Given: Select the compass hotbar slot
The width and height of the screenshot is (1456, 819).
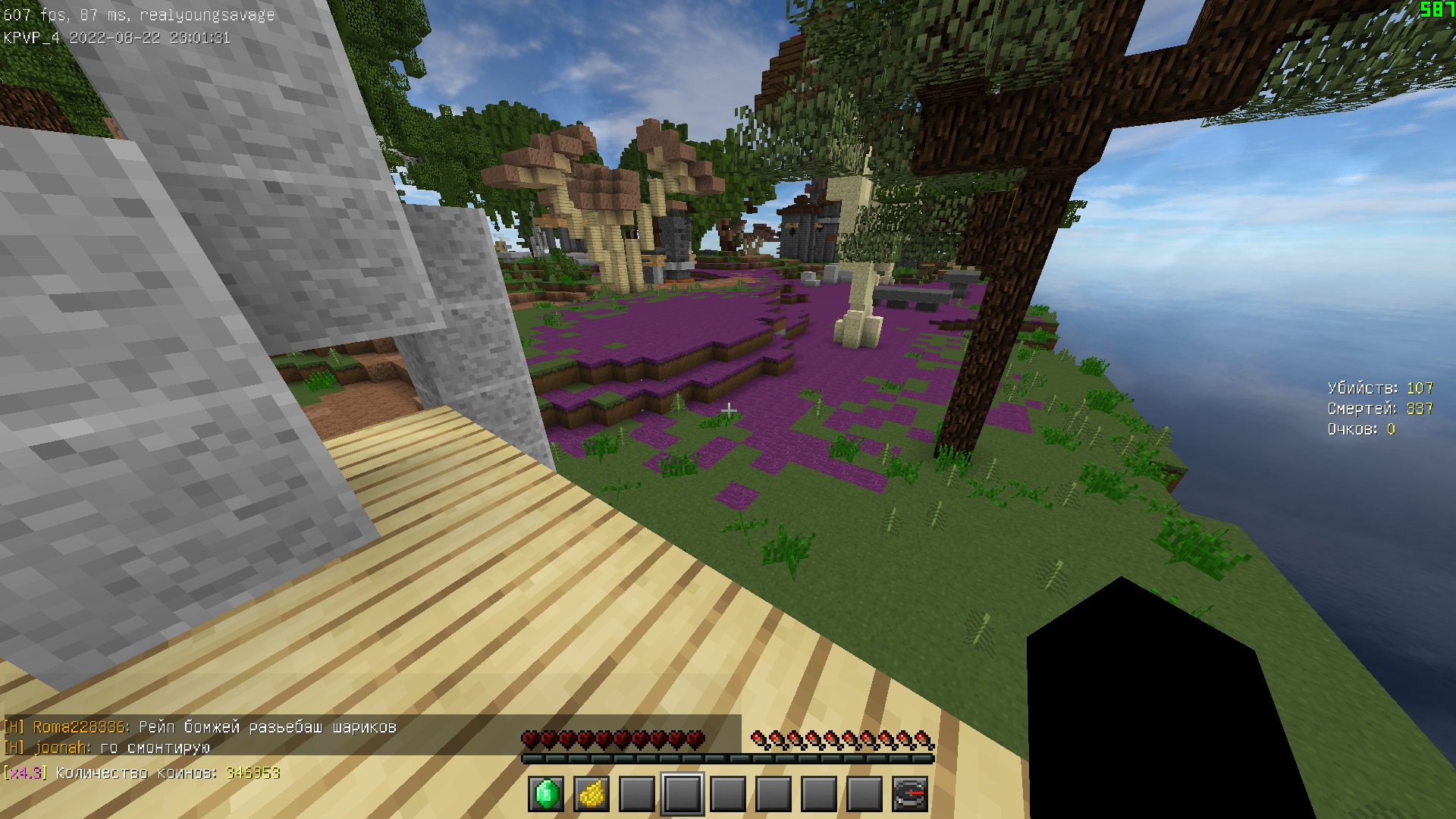Looking at the screenshot, I should click(x=910, y=794).
